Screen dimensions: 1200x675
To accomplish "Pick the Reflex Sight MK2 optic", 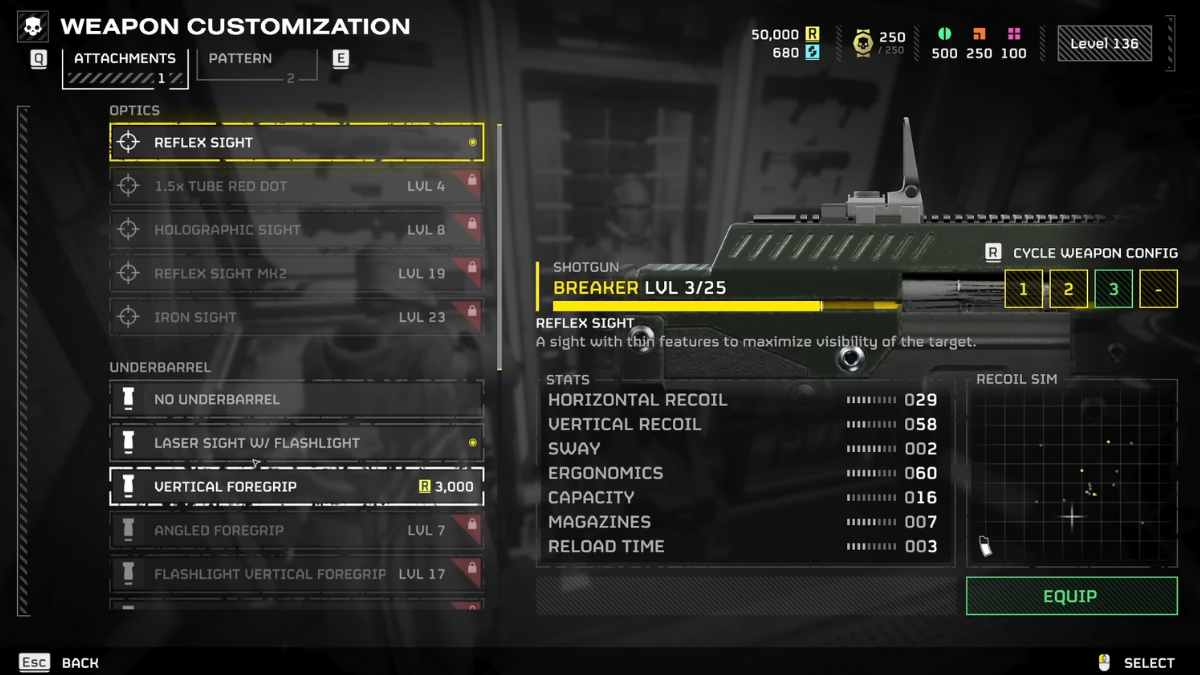I will click(x=296, y=273).
